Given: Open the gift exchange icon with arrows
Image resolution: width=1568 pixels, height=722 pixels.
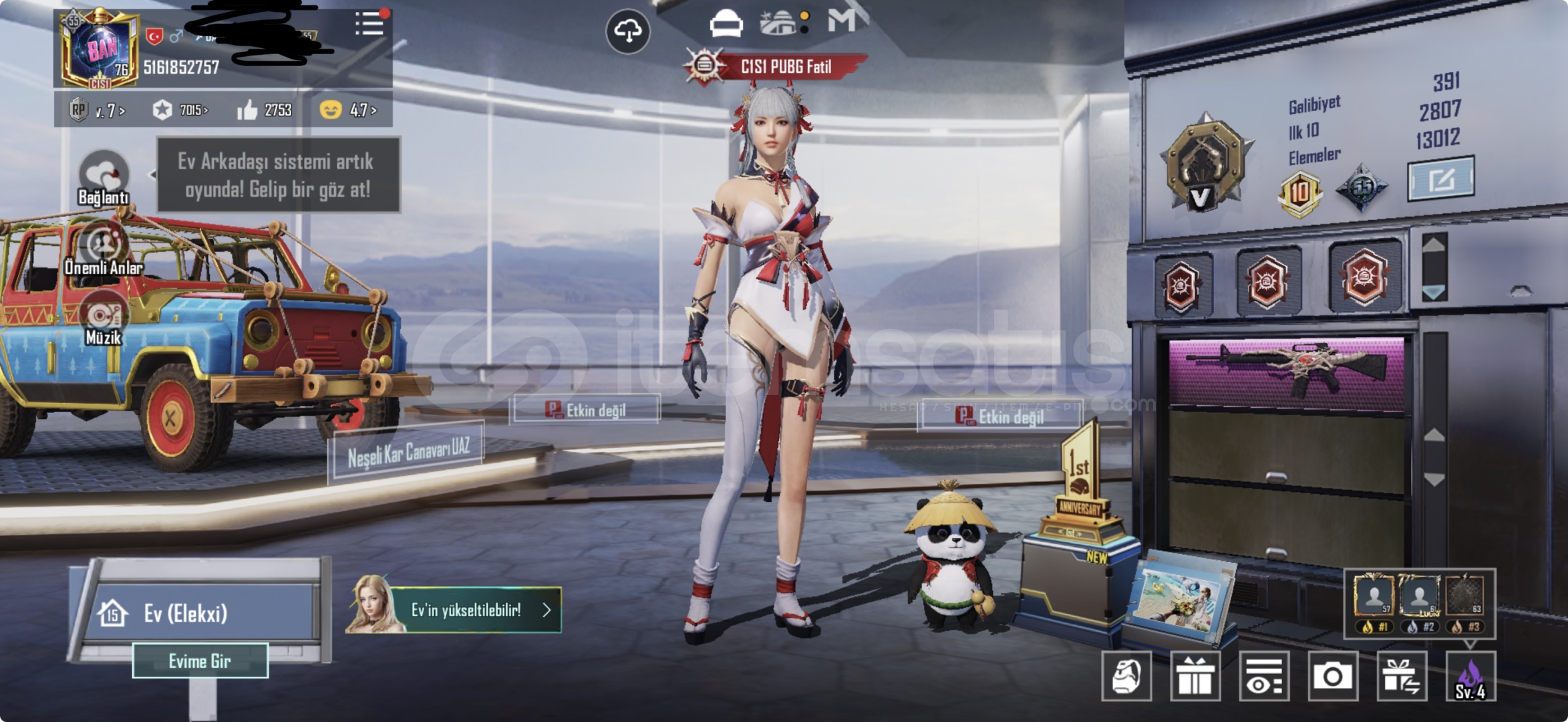Looking at the screenshot, I should (x=1401, y=676).
